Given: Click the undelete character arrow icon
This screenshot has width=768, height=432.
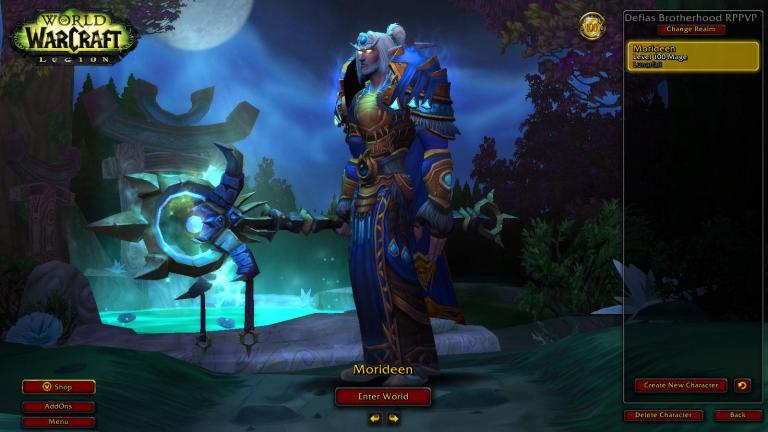Looking at the screenshot, I should [x=742, y=385].
